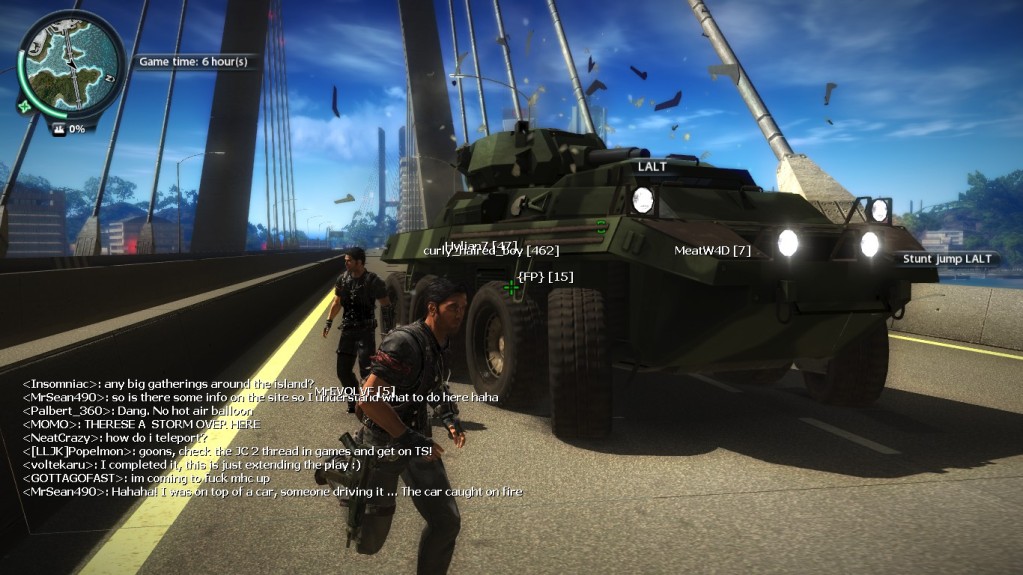1023x575 pixels.
Task: Select the Stunt jump LALT prompt label
Action: coord(947,259)
